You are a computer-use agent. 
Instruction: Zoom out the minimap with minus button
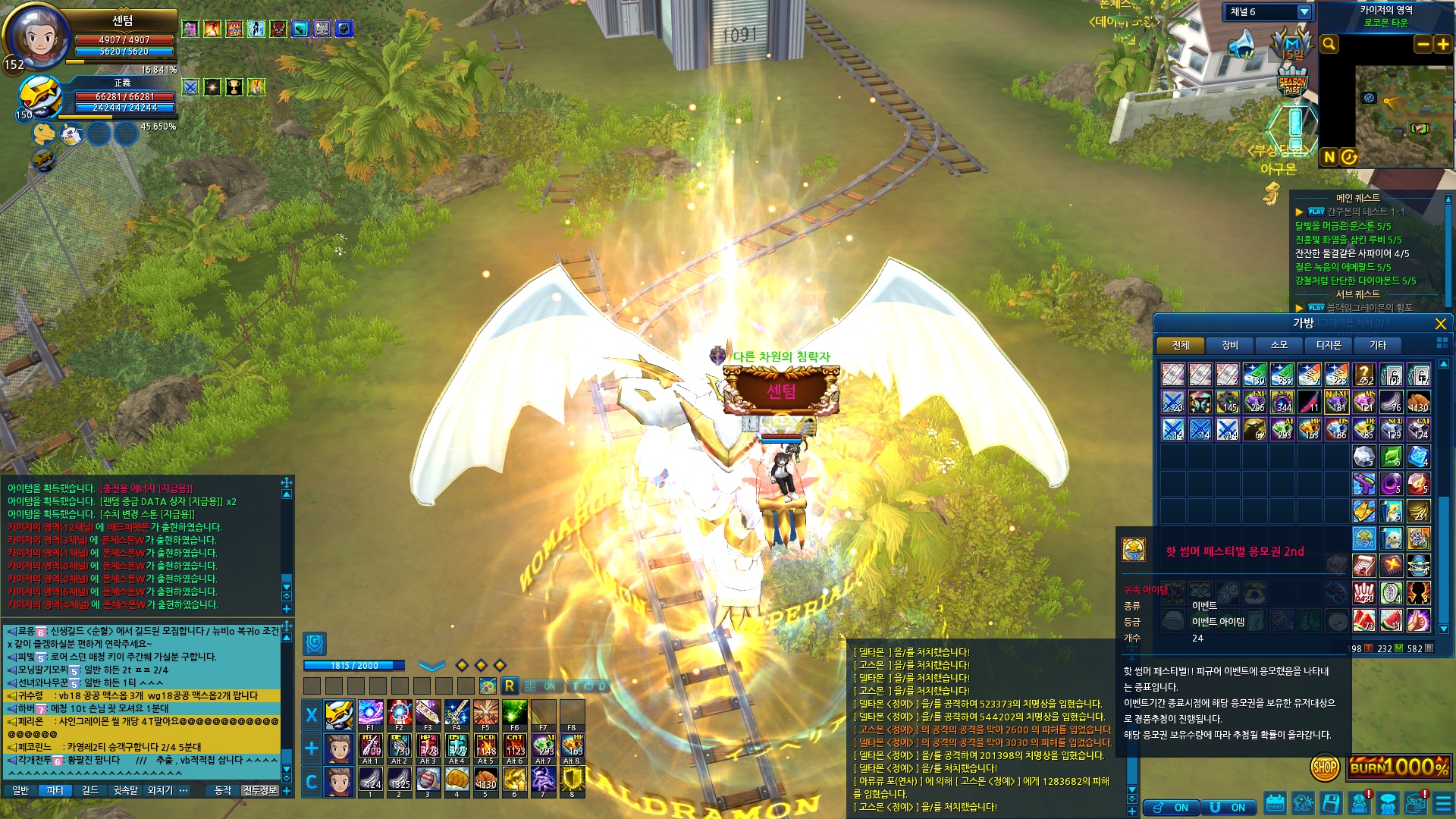pos(1423,45)
